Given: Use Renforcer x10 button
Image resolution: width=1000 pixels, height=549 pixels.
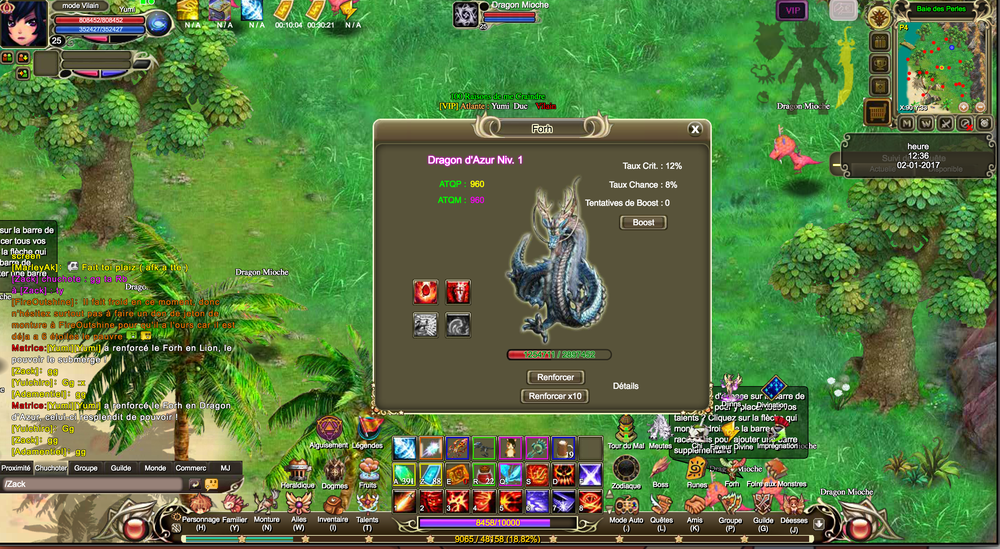Looking at the screenshot, I should click(555, 396).
